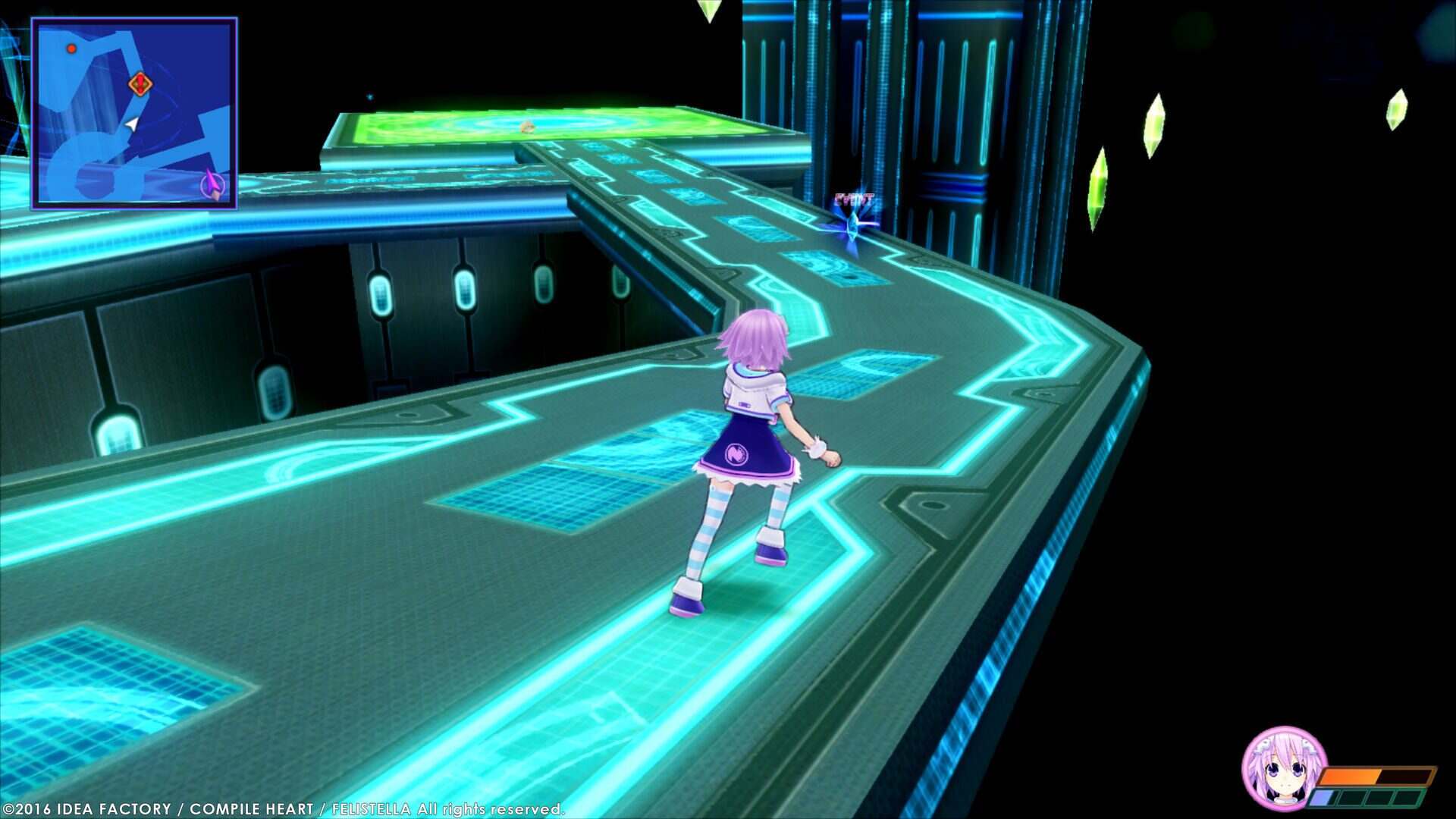Click the empty second segment of the SP gauge
The width and height of the screenshot is (1456, 819).
click(1352, 797)
